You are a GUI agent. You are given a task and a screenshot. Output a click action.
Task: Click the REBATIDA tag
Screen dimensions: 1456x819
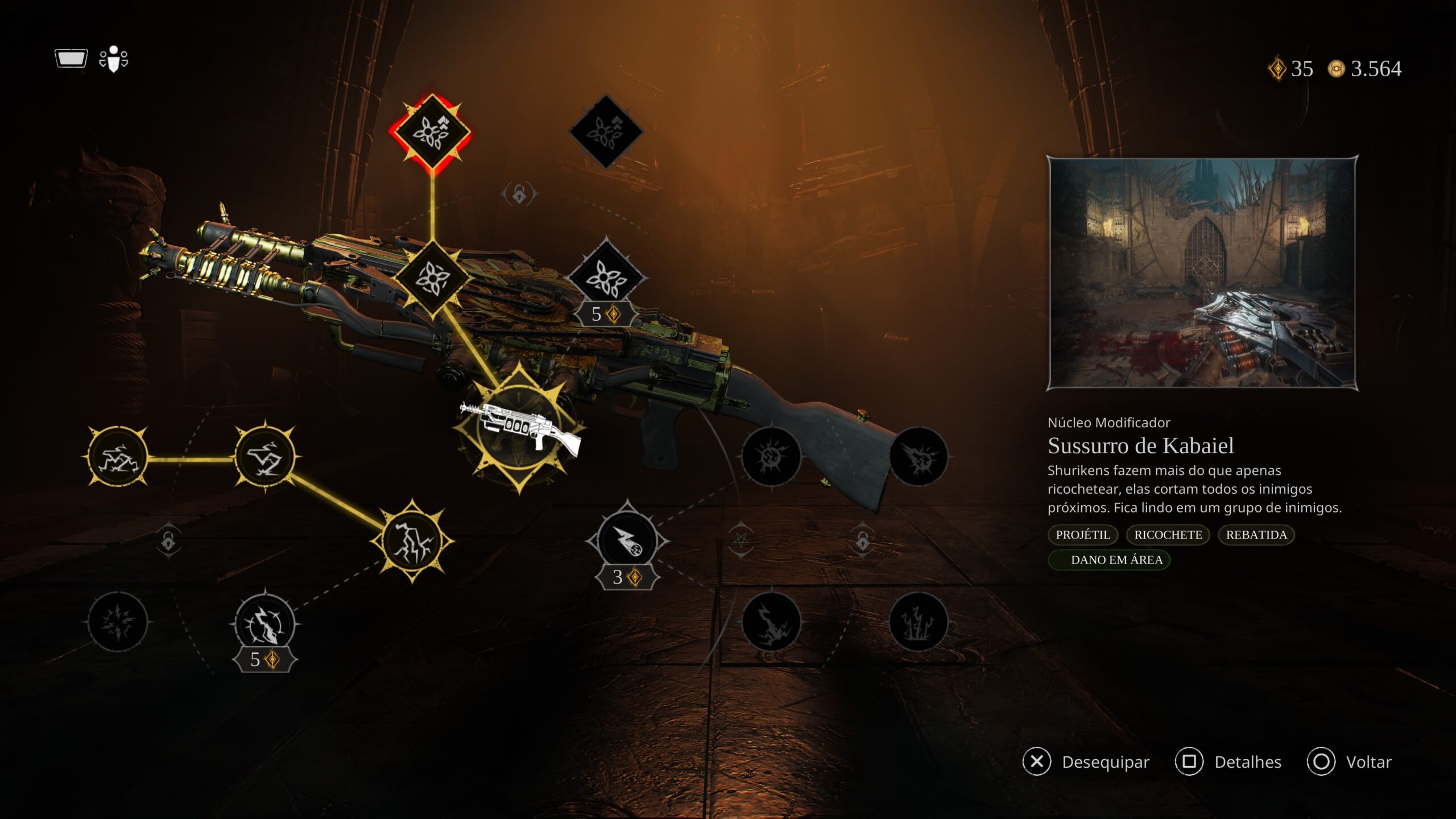coord(1256,535)
